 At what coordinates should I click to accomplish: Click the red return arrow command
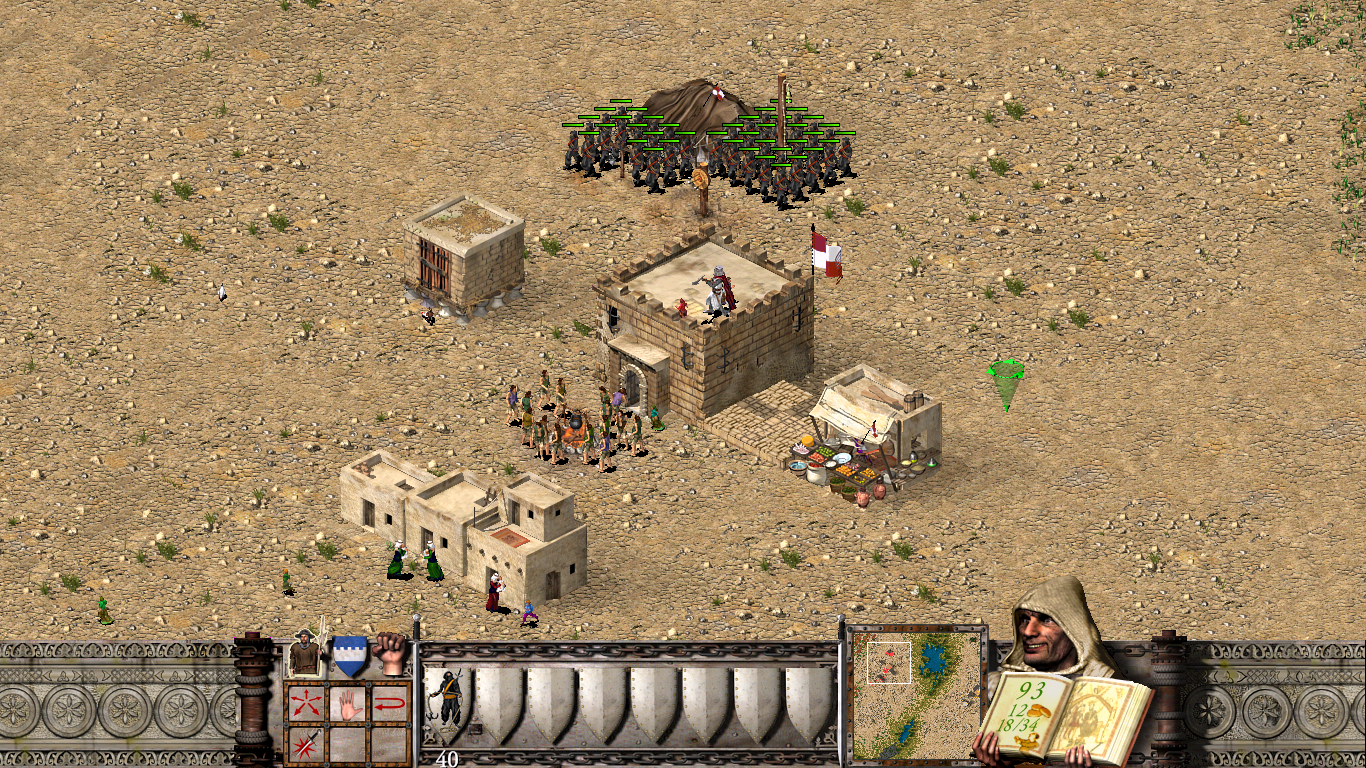point(390,702)
